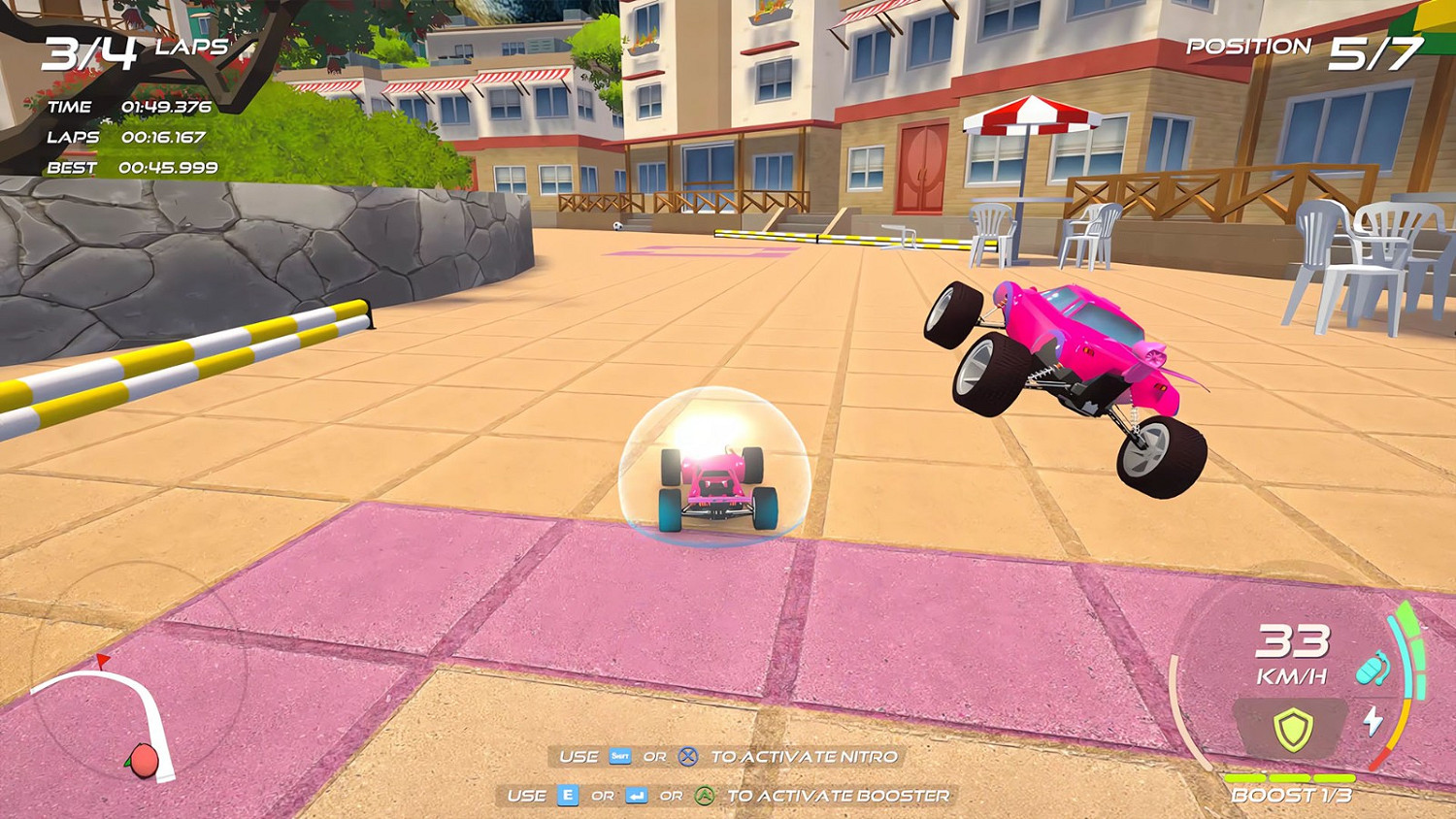Click the BEST 00:45.999 time display
The width and height of the screenshot is (1456, 819).
131,169
